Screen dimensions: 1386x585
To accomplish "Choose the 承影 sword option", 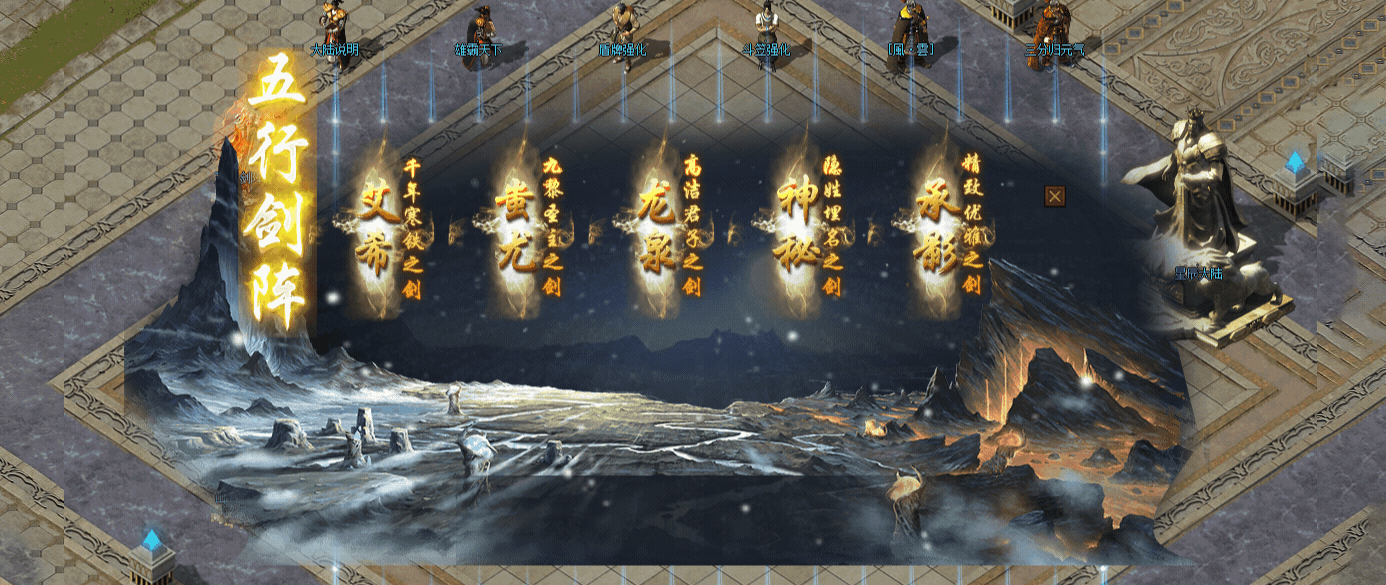I will (938, 232).
